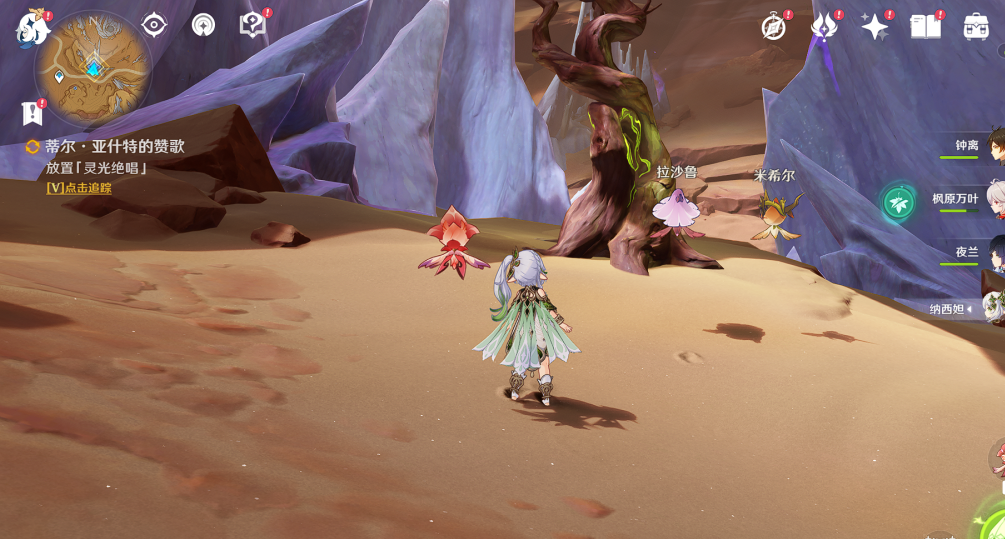Switch to party member 钟离
The image size is (1005, 539).
click(x=968, y=146)
